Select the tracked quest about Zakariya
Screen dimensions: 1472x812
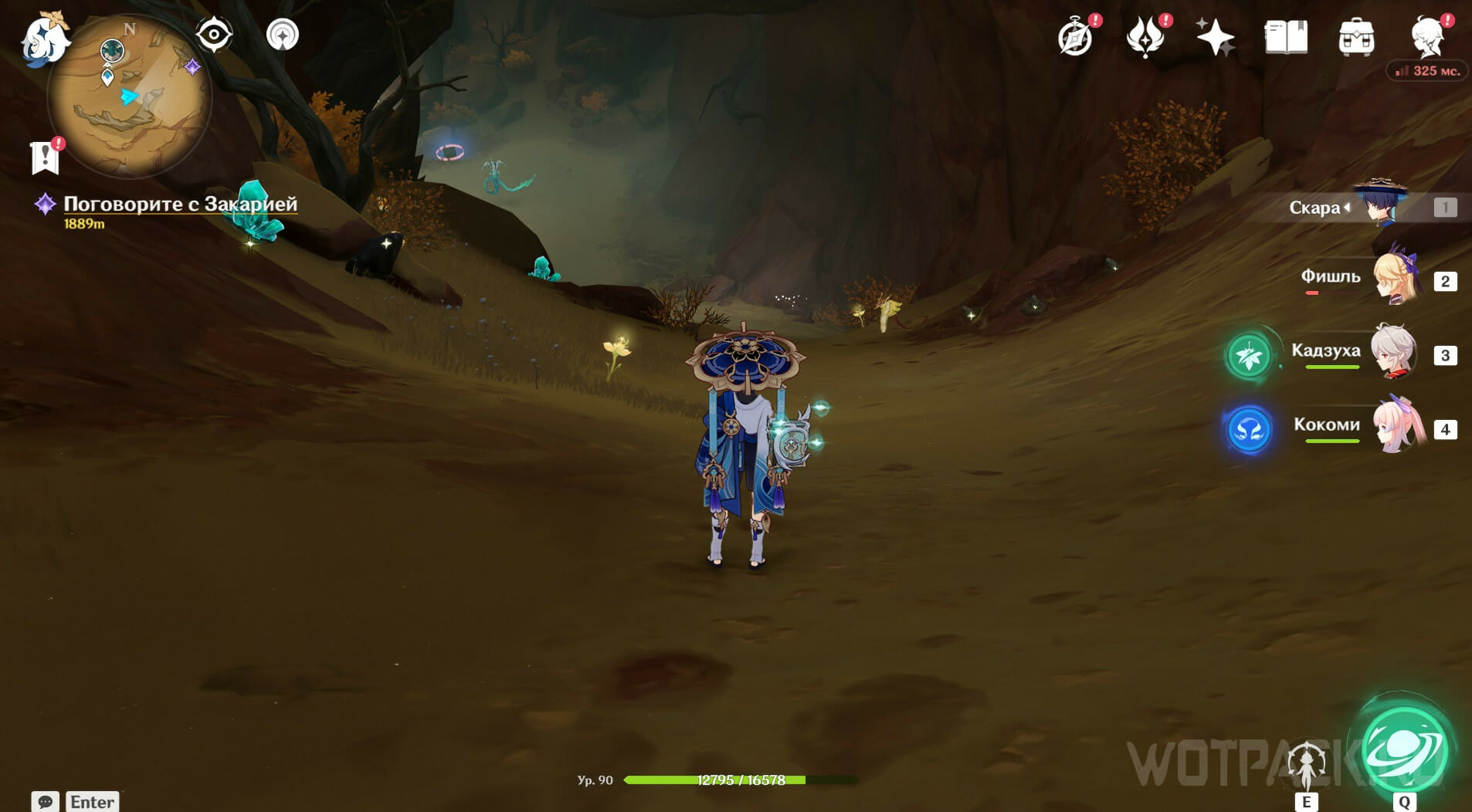click(180, 204)
